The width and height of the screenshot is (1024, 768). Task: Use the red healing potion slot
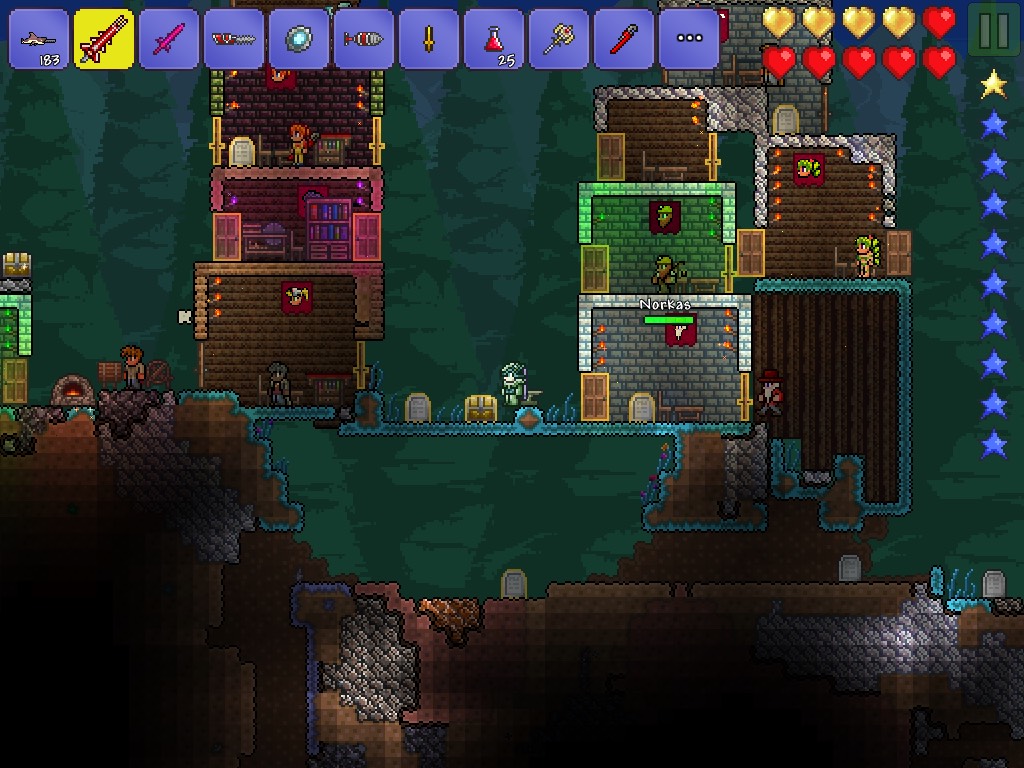(494, 39)
